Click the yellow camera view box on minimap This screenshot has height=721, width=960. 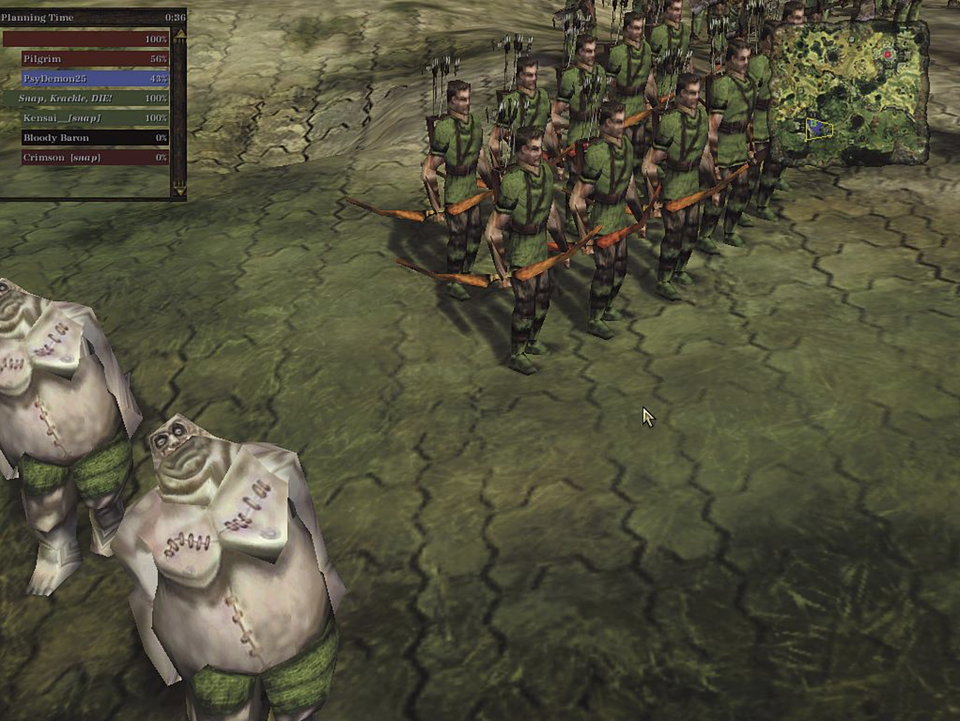819,128
